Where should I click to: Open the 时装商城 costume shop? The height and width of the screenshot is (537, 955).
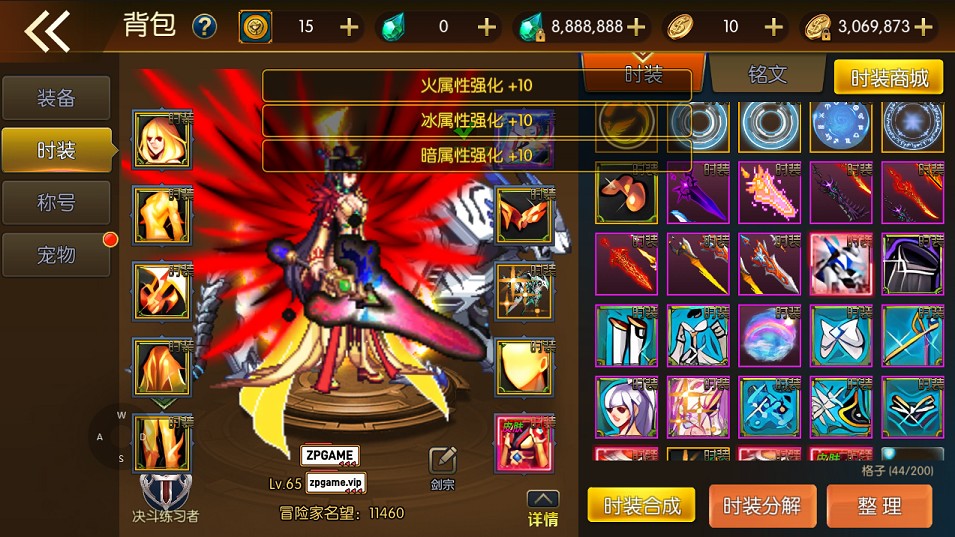888,77
